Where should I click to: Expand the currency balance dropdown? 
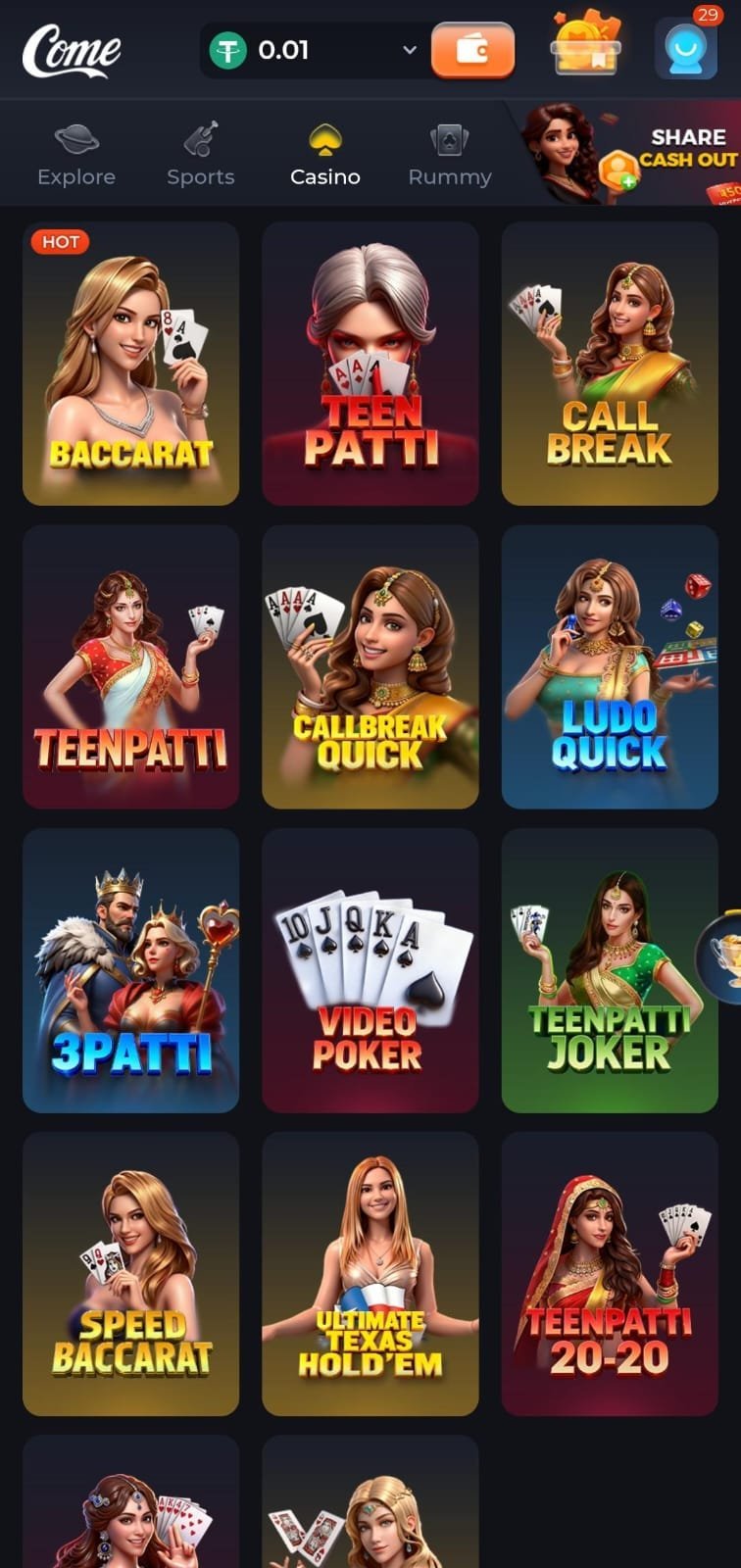pyautogui.click(x=409, y=50)
